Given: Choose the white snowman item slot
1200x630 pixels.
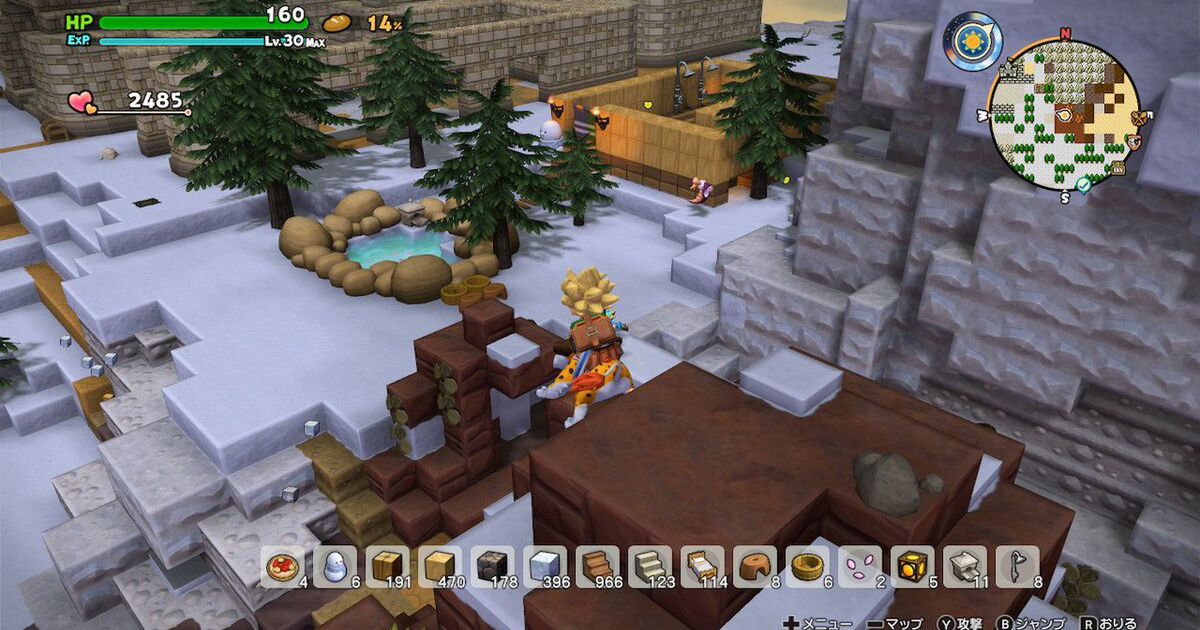Looking at the screenshot, I should click(x=333, y=566).
